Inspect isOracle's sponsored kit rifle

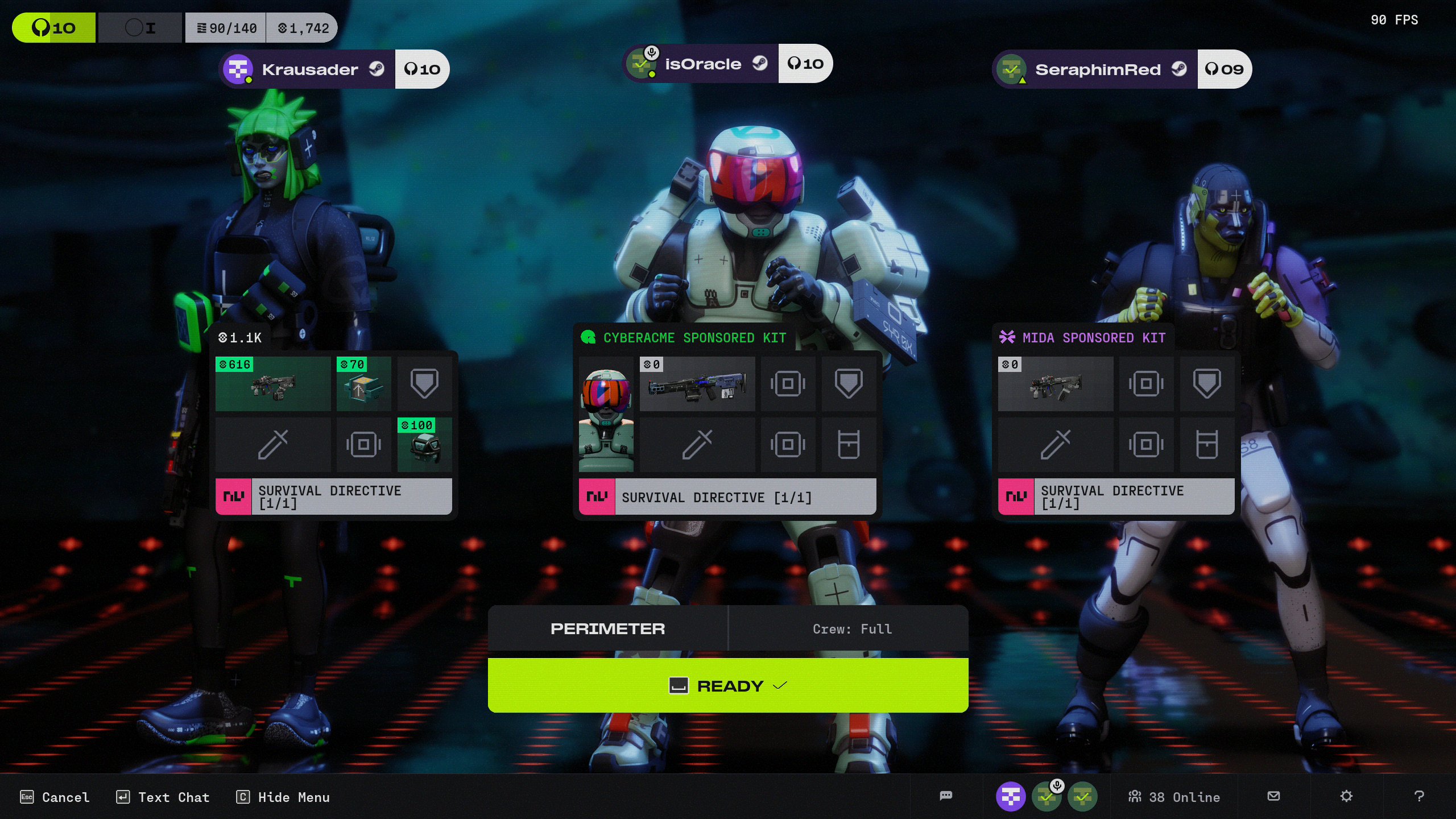(697, 384)
